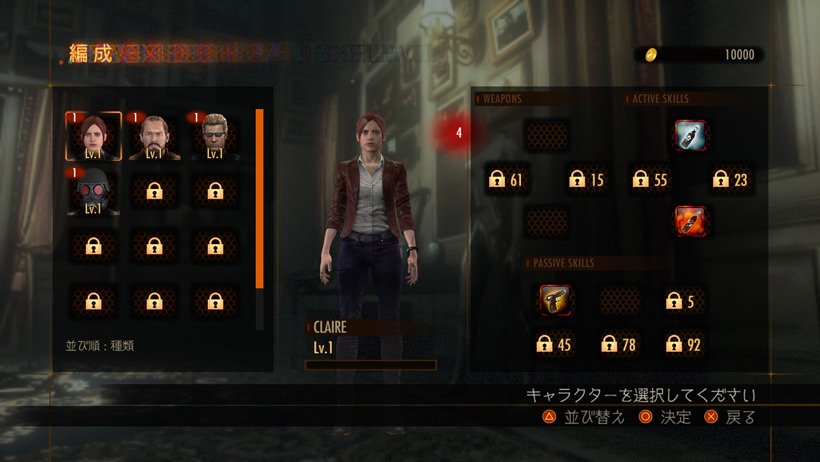Image resolution: width=820 pixels, height=462 pixels.
Task: Click the locked passive skill slot 45
Action: point(553,345)
